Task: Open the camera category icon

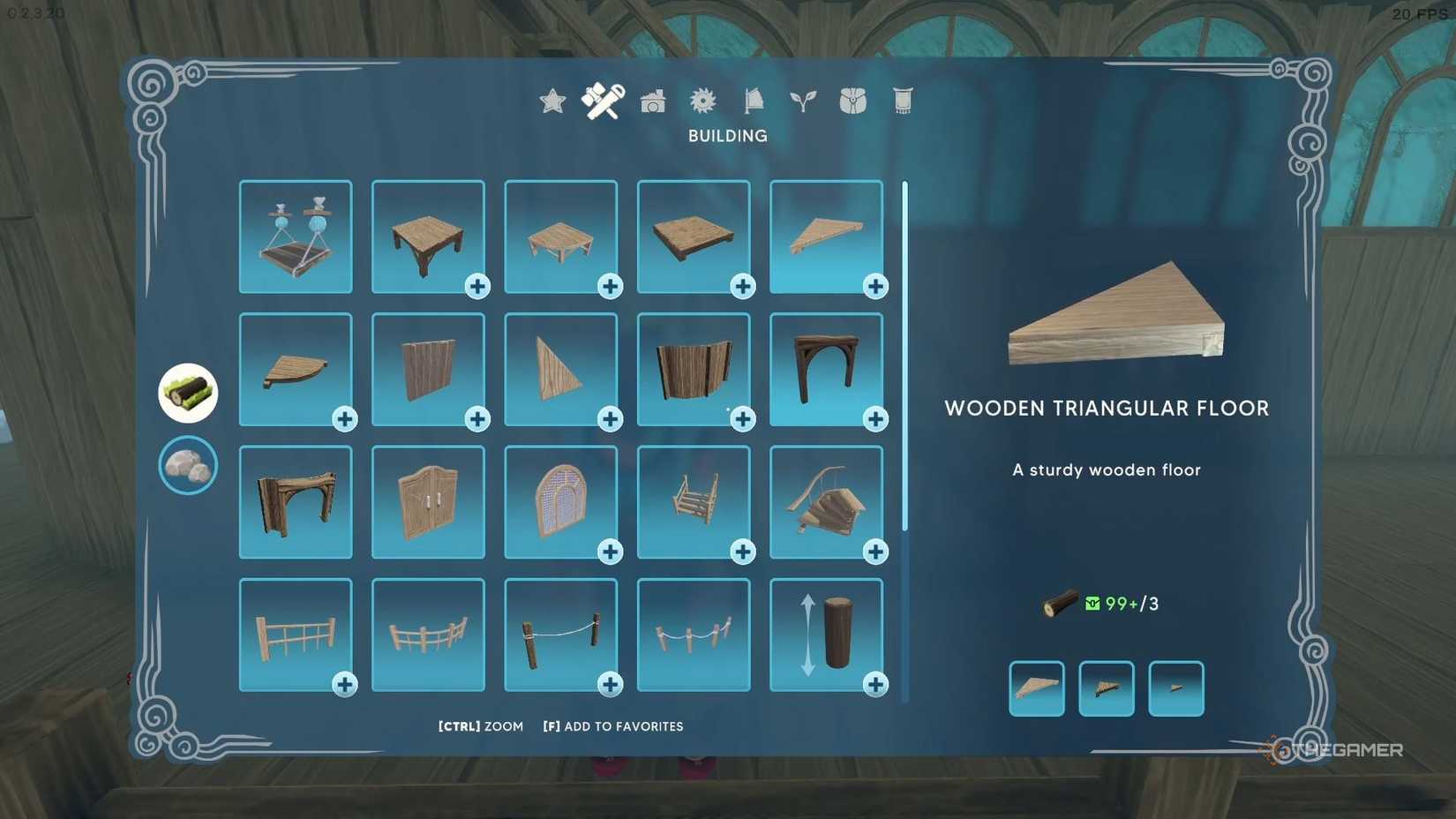Action: 653,101
